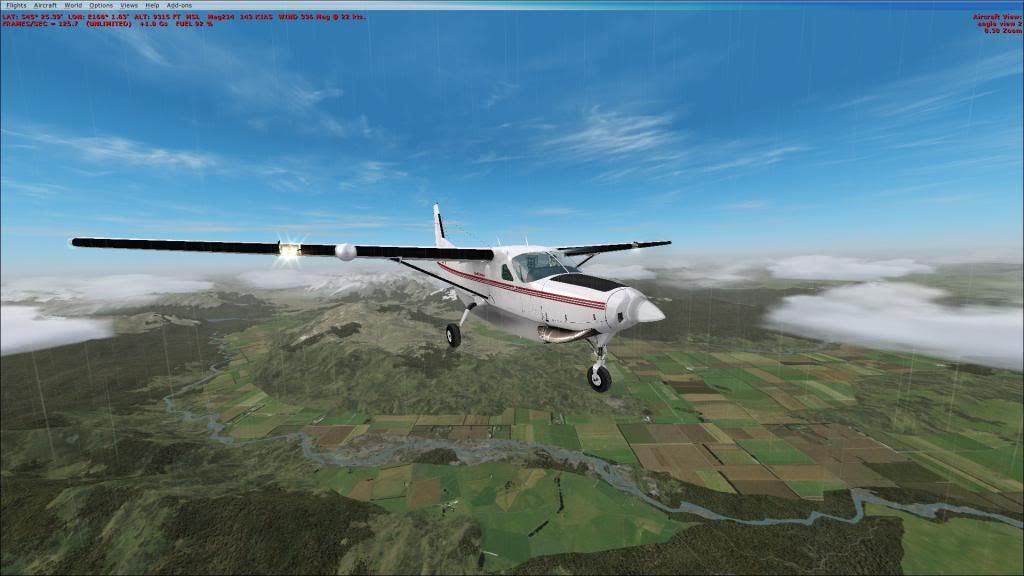Image resolution: width=1024 pixels, height=576 pixels.
Task: Open the Aircraft menu
Action: pos(45,5)
